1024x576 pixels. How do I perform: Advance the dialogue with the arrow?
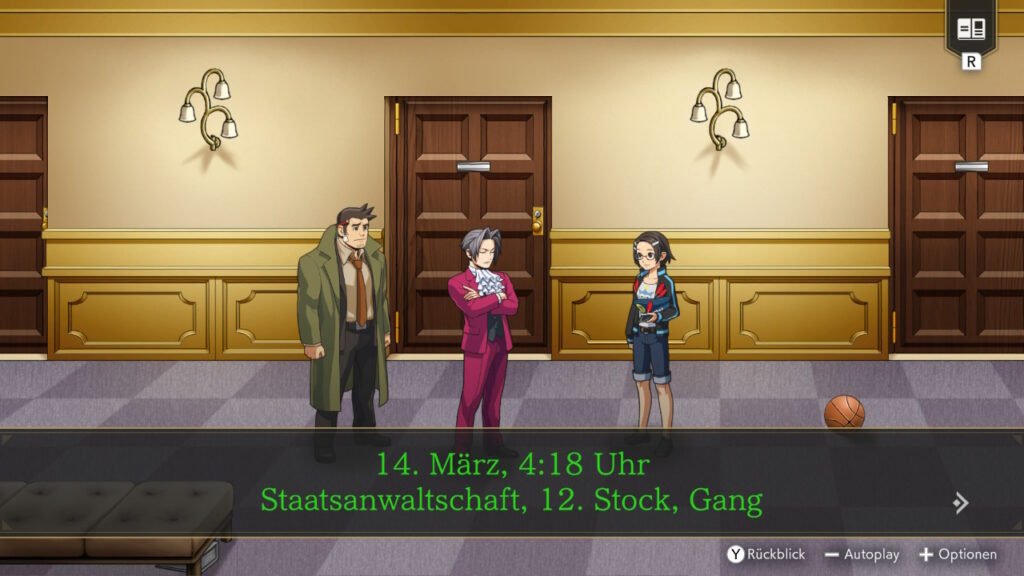960,503
